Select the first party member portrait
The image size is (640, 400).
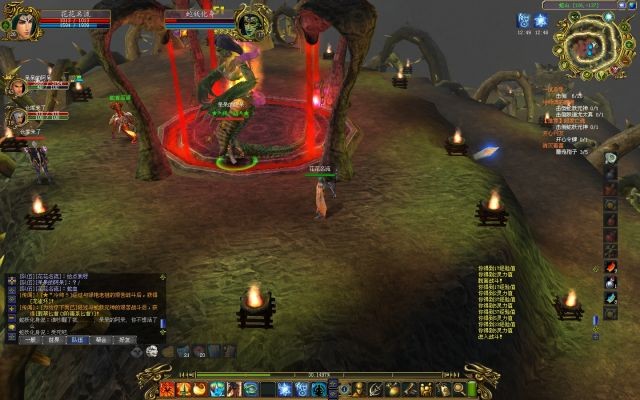[x=17, y=87]
